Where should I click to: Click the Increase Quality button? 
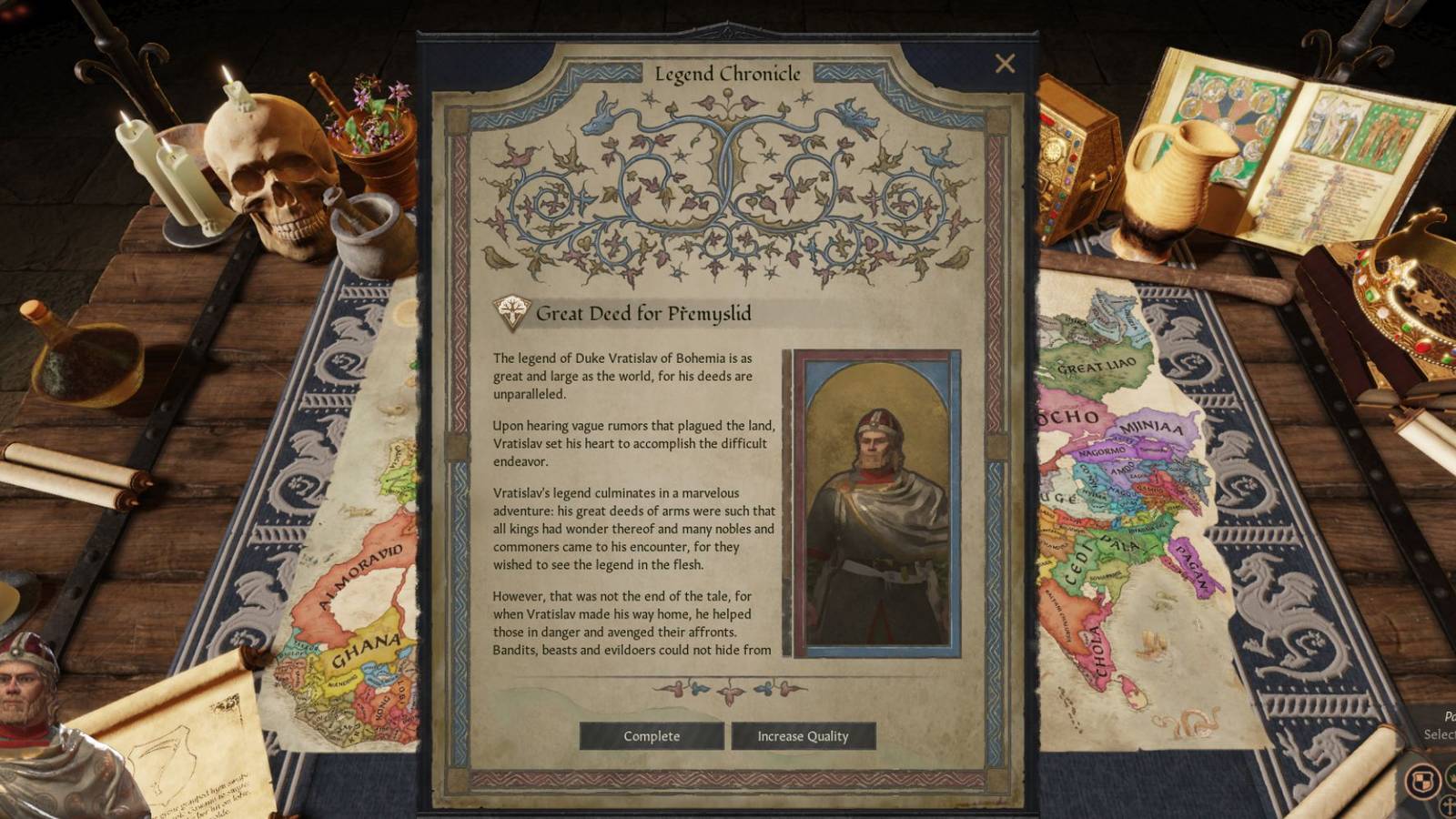804,736
